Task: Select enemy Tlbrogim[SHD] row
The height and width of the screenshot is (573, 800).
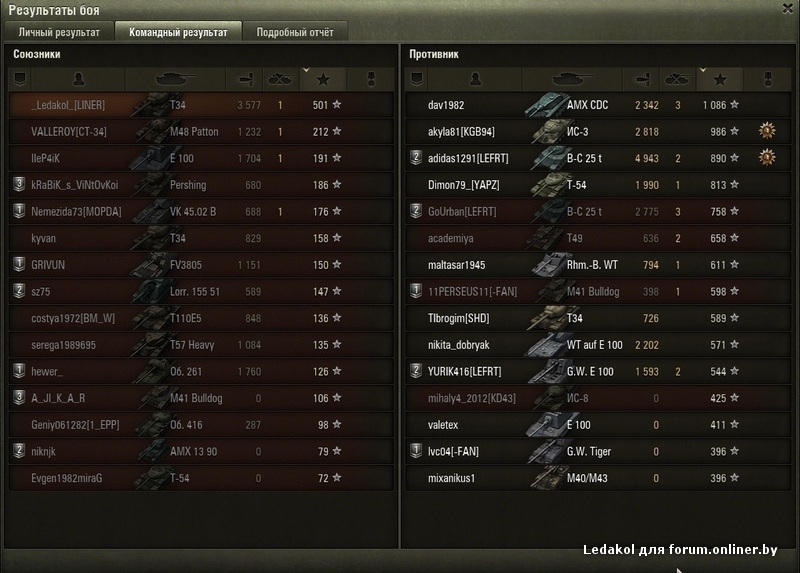Action: pos(457,318)
